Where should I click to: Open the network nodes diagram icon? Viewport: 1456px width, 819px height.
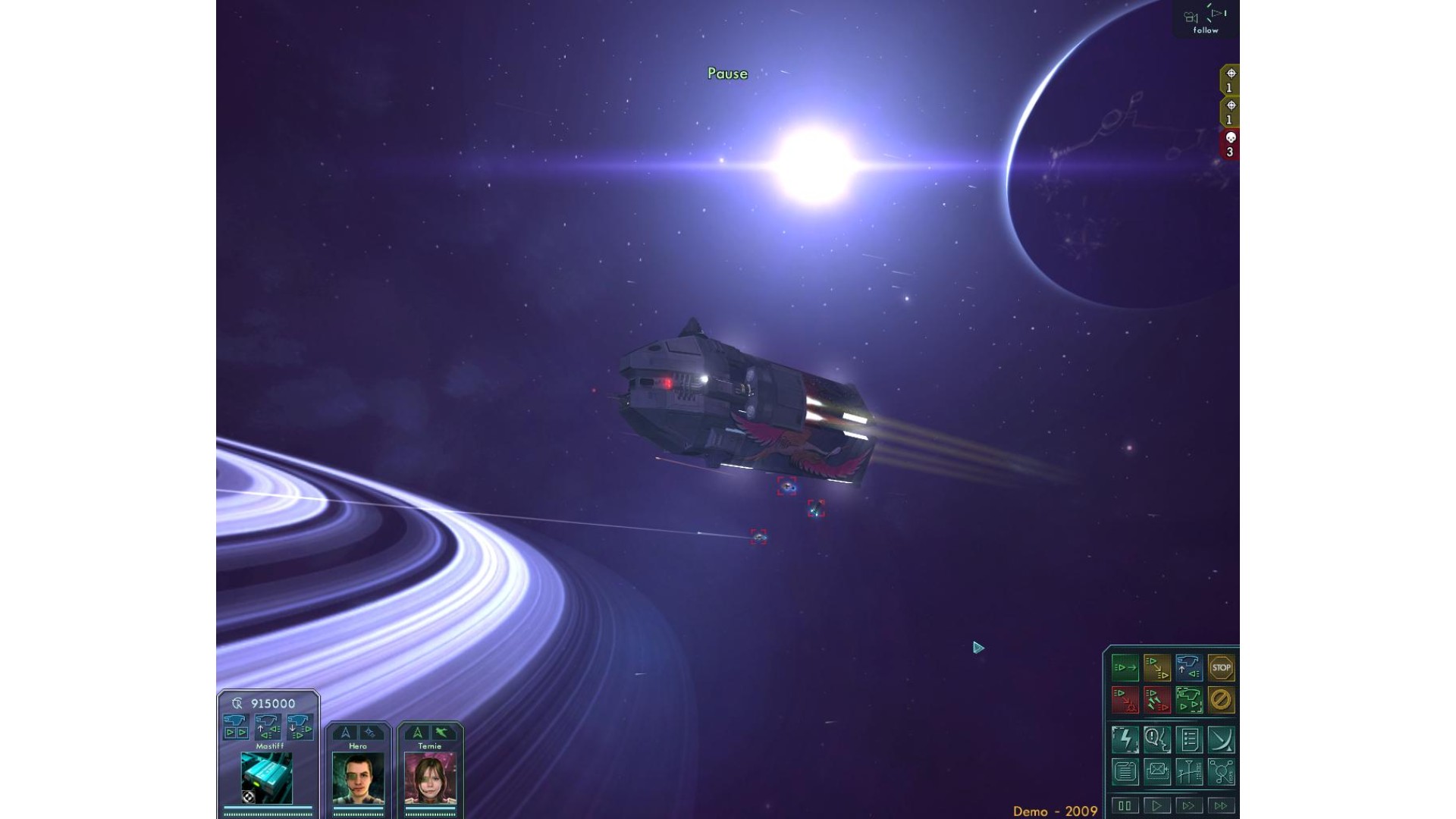point(1221,772)
